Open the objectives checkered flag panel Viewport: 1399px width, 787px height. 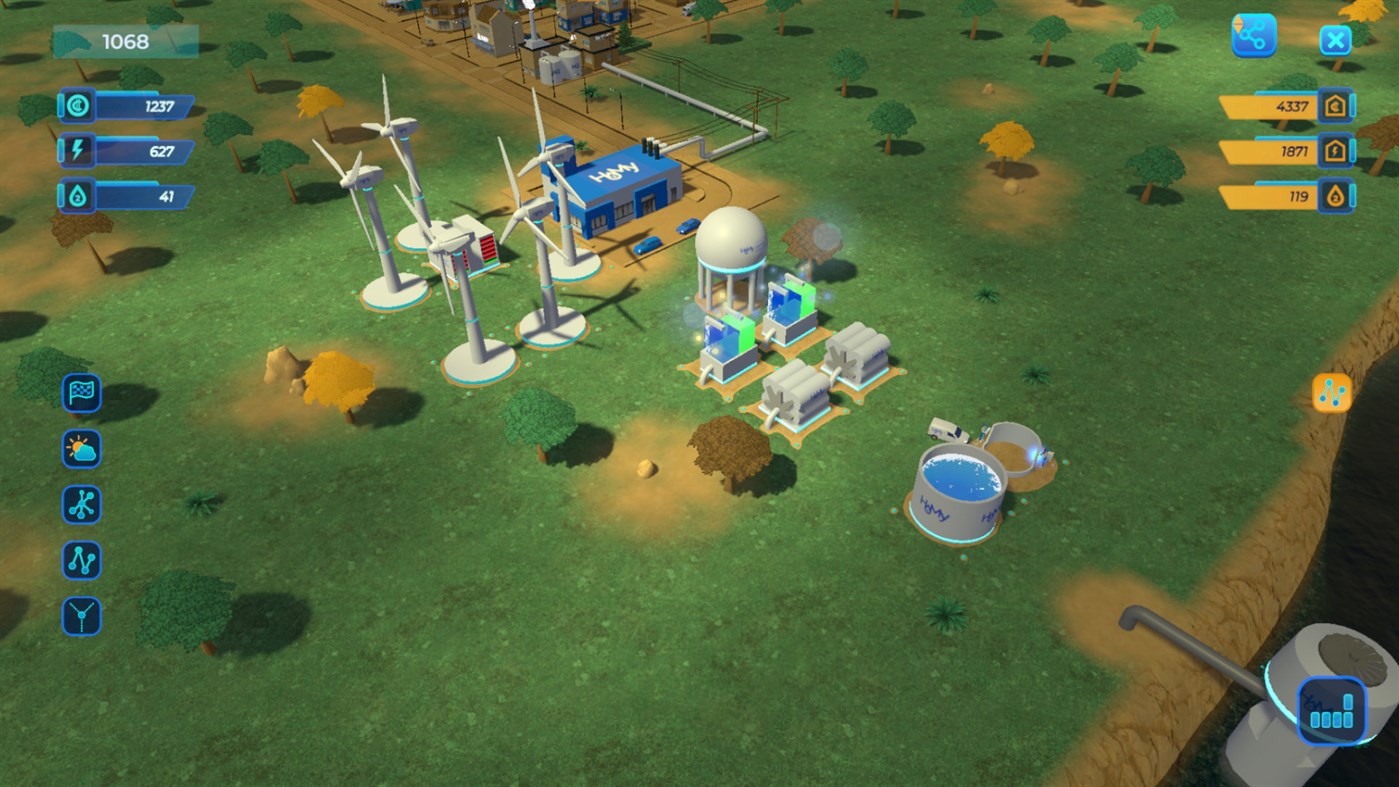81,393
